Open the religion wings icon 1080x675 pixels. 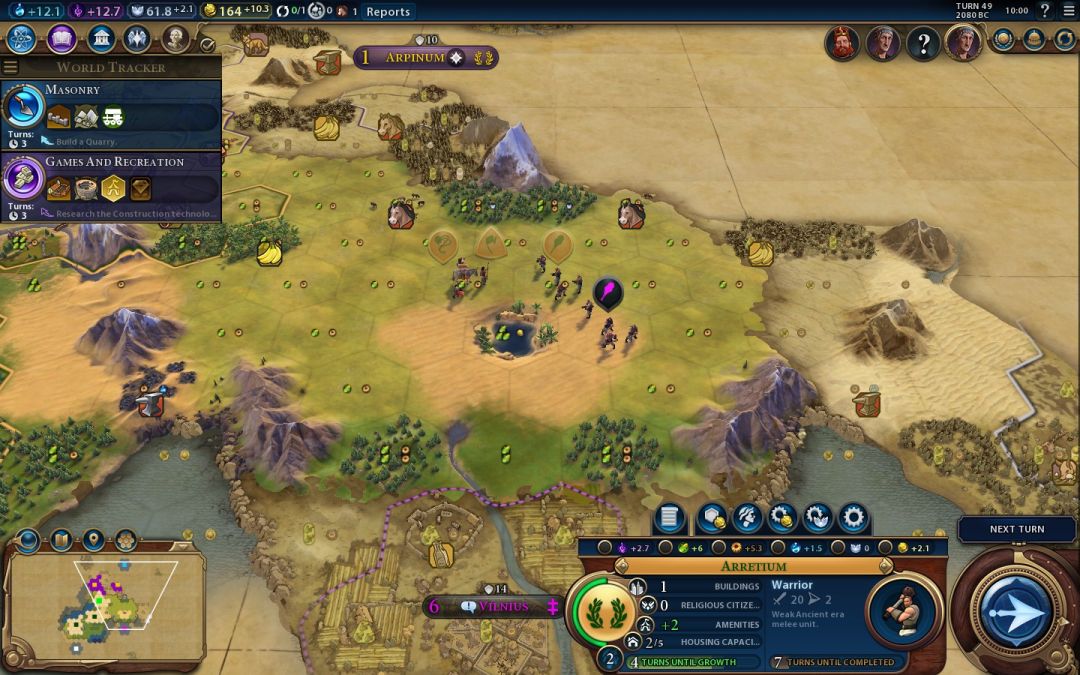(x=137, y=39)
